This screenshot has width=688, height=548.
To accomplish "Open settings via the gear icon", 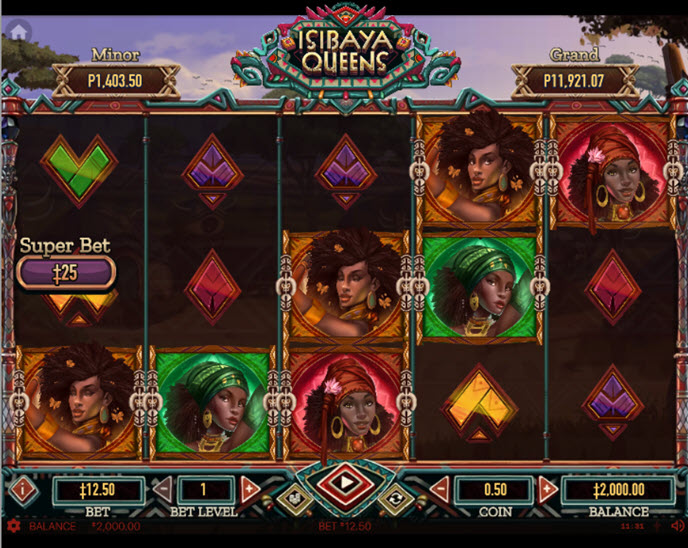I will (x=13, y=526).
